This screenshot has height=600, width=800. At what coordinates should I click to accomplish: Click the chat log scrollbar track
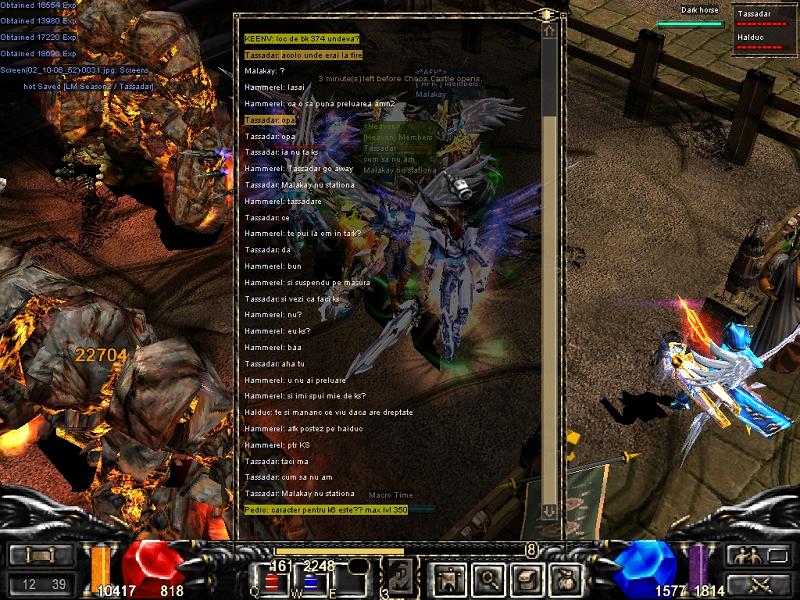pyautogui.click(x=549, y=270)
